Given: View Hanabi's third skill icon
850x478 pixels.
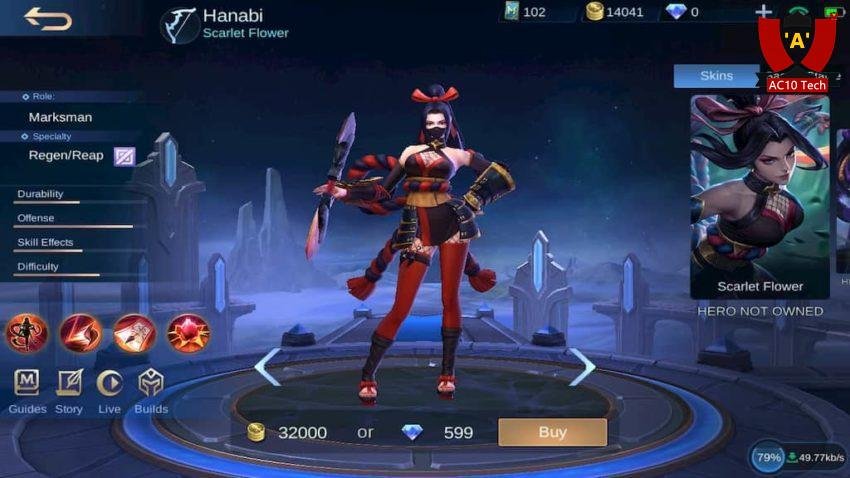Looking at the screenshot, I should coord(134,333).
